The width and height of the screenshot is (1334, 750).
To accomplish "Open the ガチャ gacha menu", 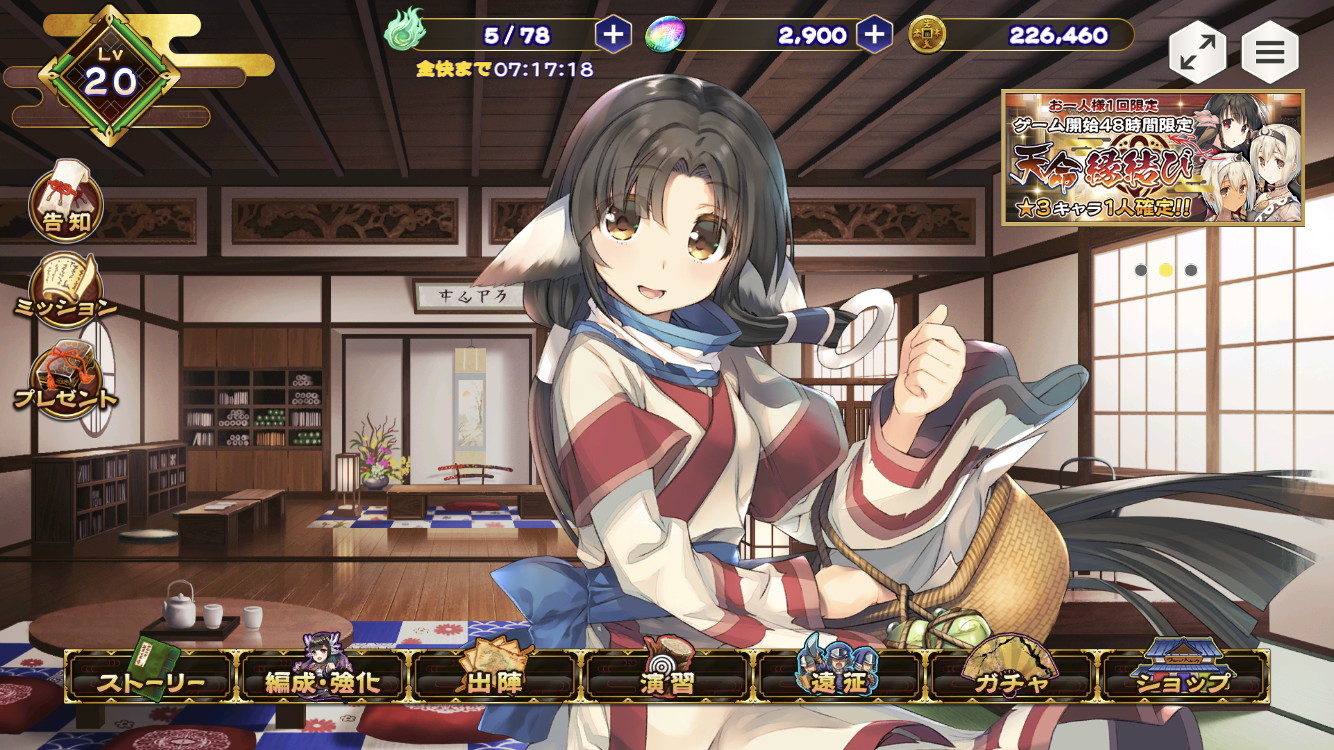I will (1012, 679).
